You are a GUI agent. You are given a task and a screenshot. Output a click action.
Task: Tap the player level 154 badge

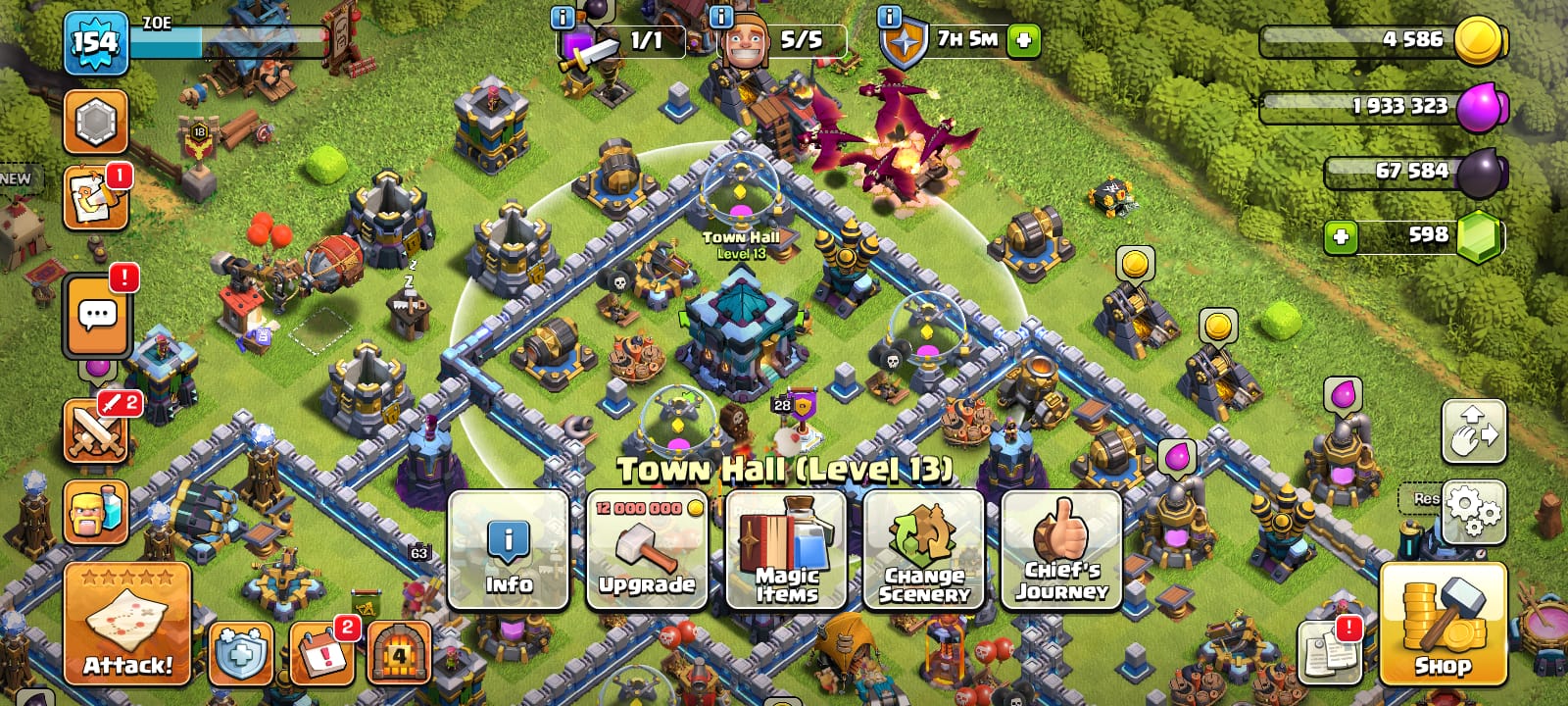tap(95, 43)
